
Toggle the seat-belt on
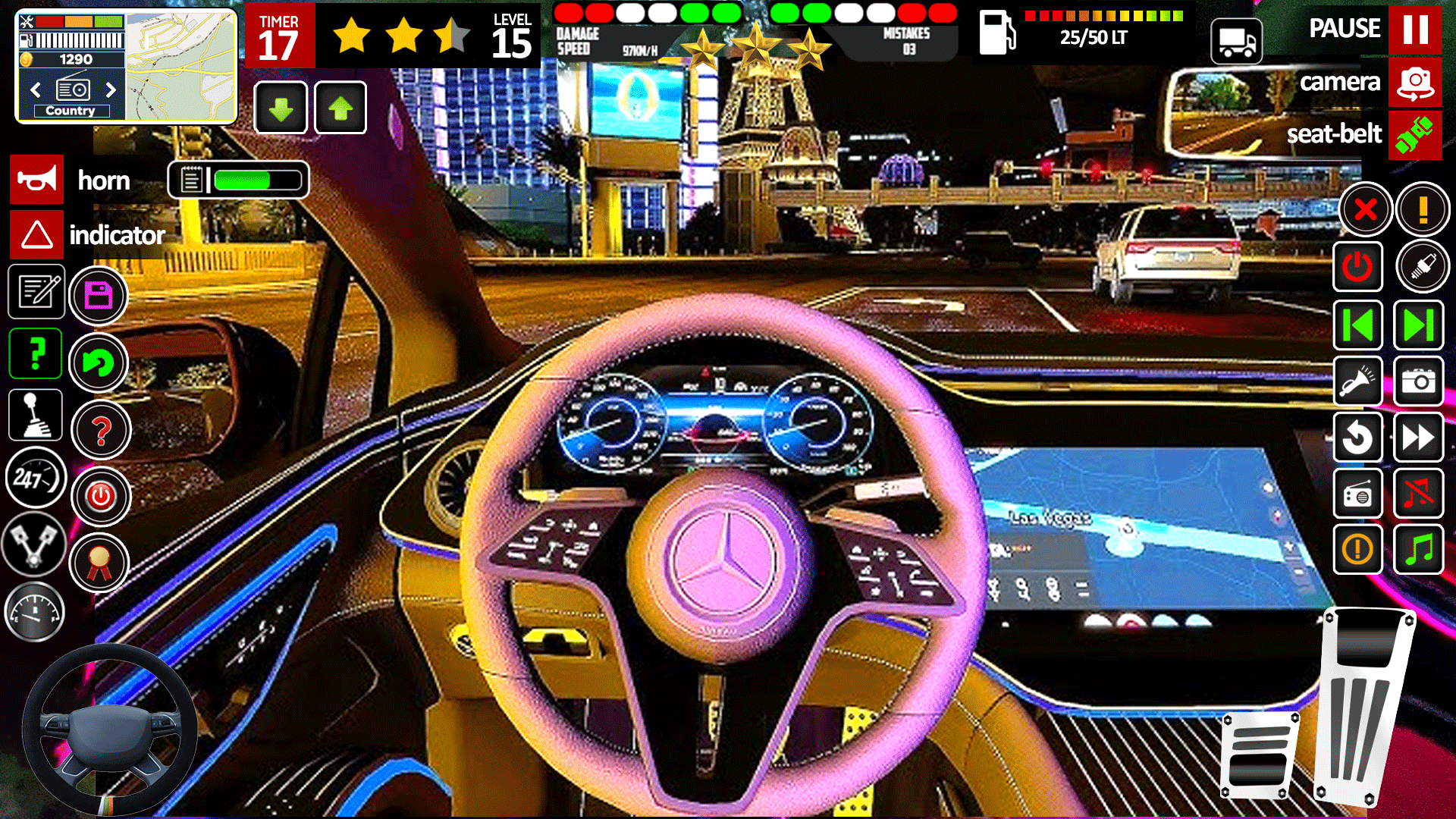tap(1416, 135)
